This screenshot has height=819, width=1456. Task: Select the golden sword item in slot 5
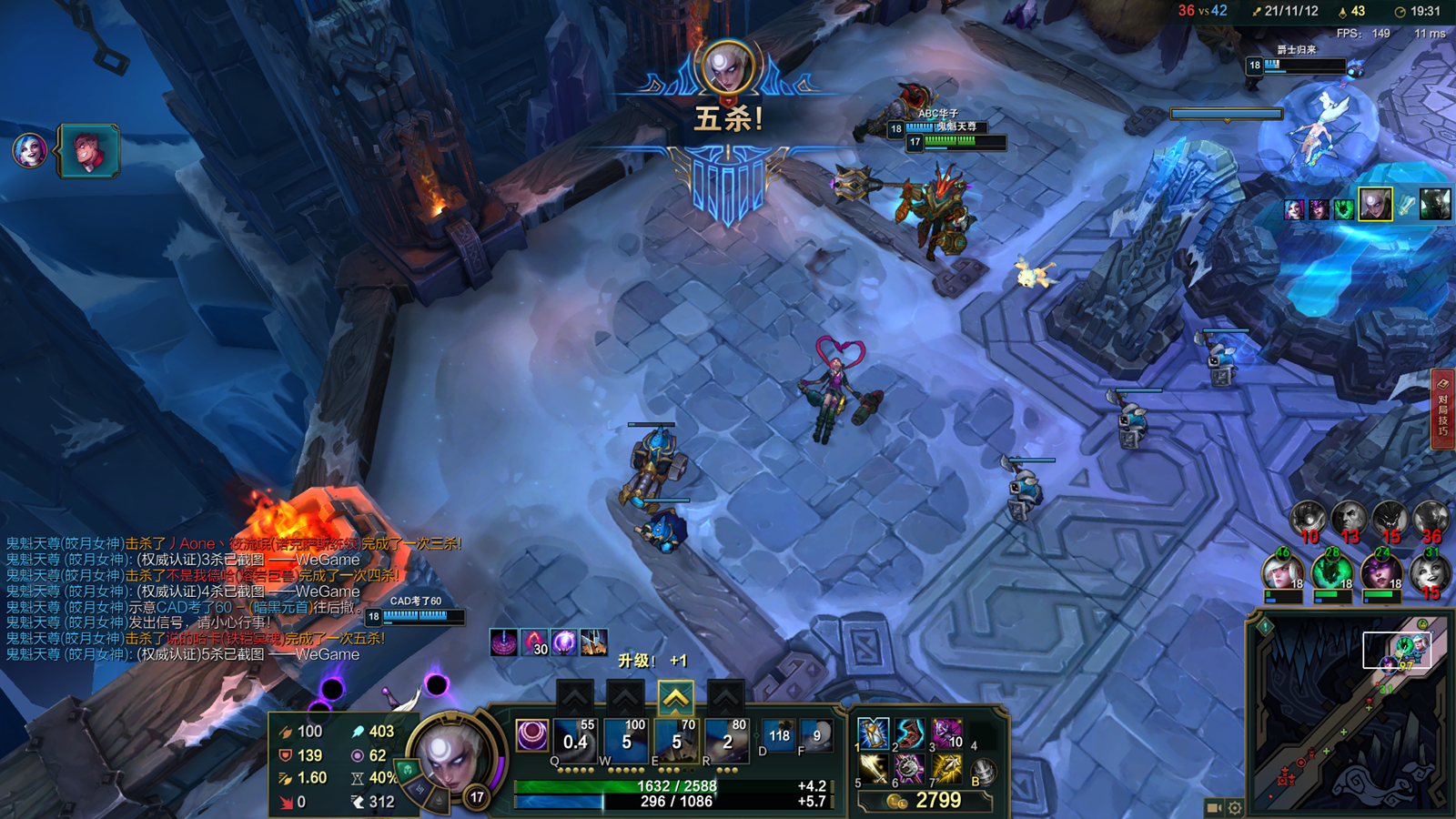(874, 770)
